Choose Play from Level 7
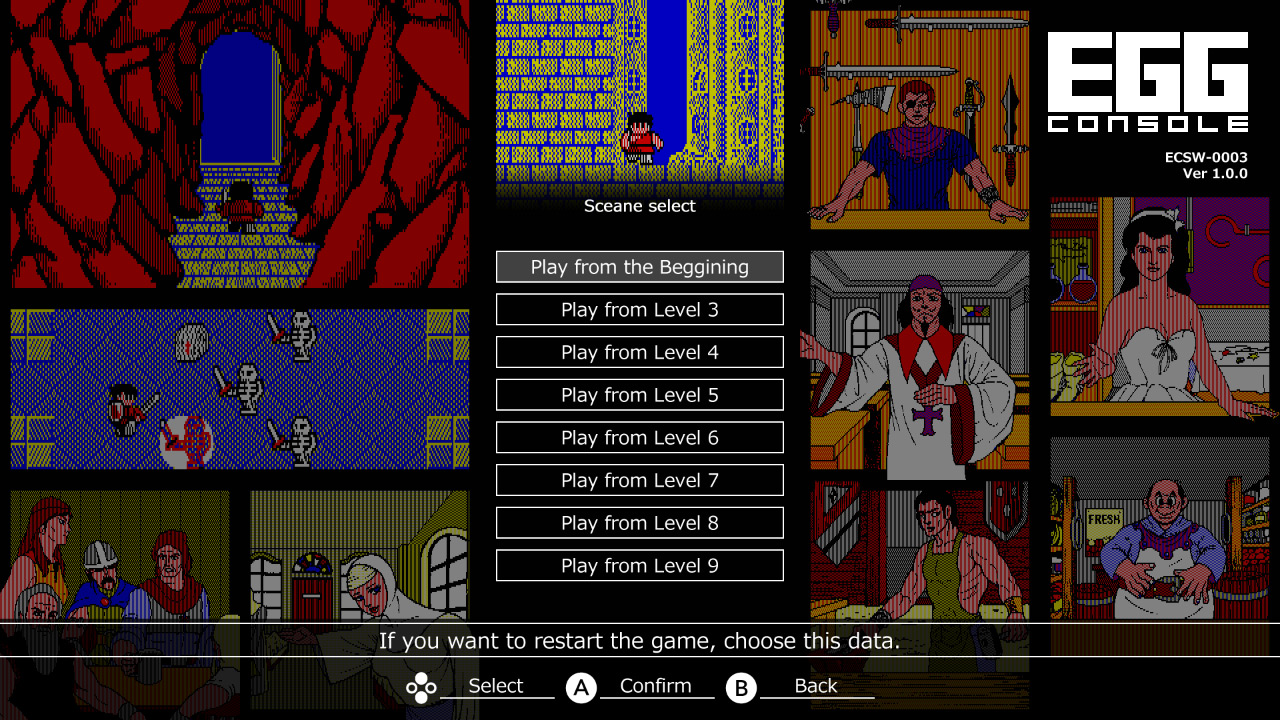This screenshot has width=1280, height=720. [639, 480]
